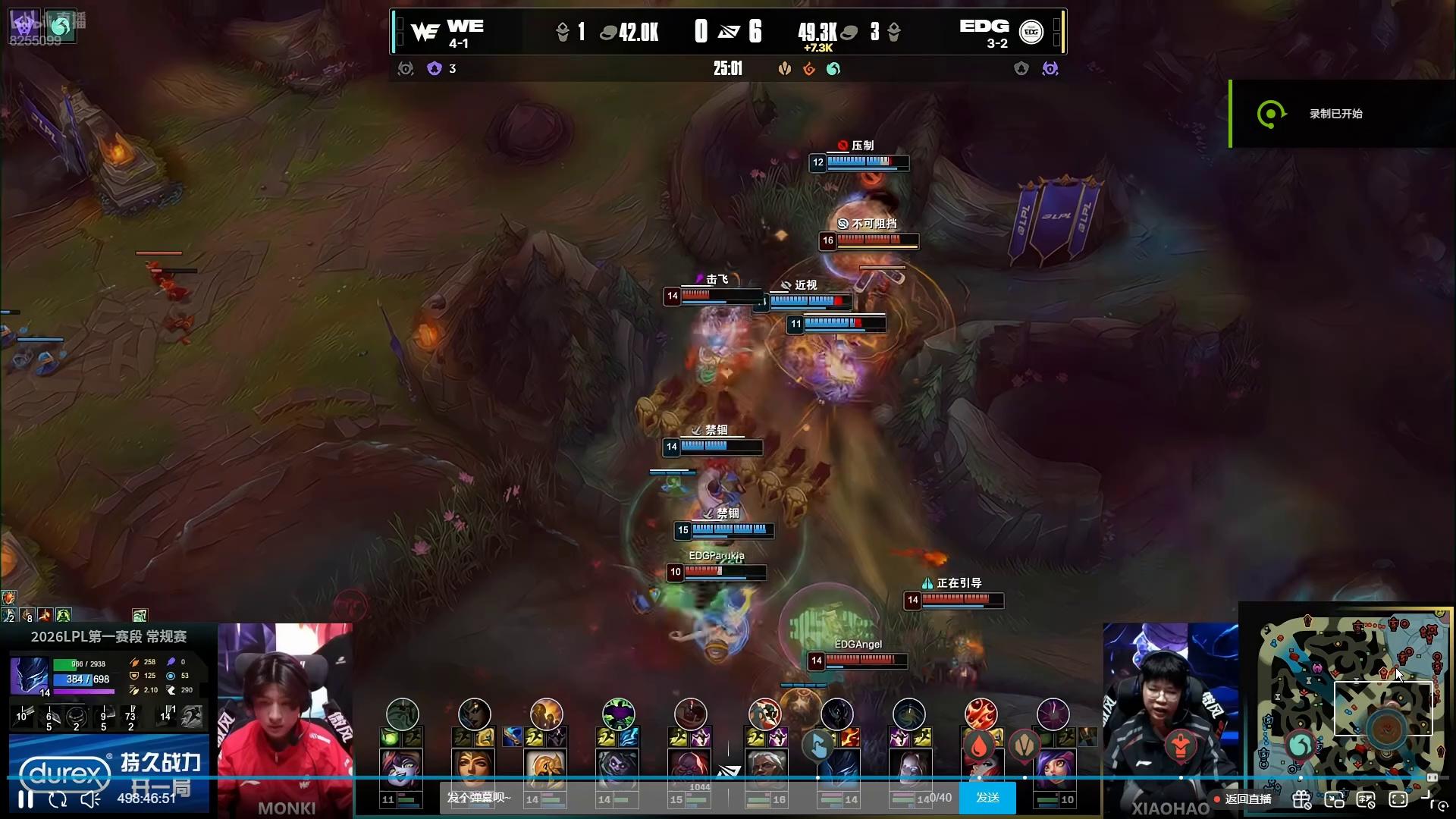Click the claw-mark timeline marker
1456x819 pixels.
tap(1025, 745)
